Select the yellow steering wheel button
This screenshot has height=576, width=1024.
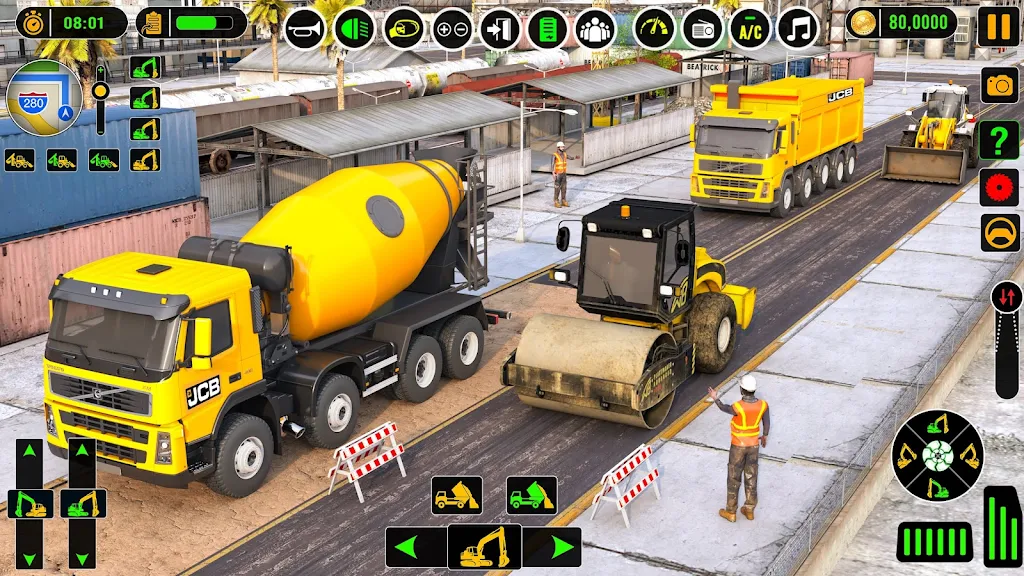999,235
